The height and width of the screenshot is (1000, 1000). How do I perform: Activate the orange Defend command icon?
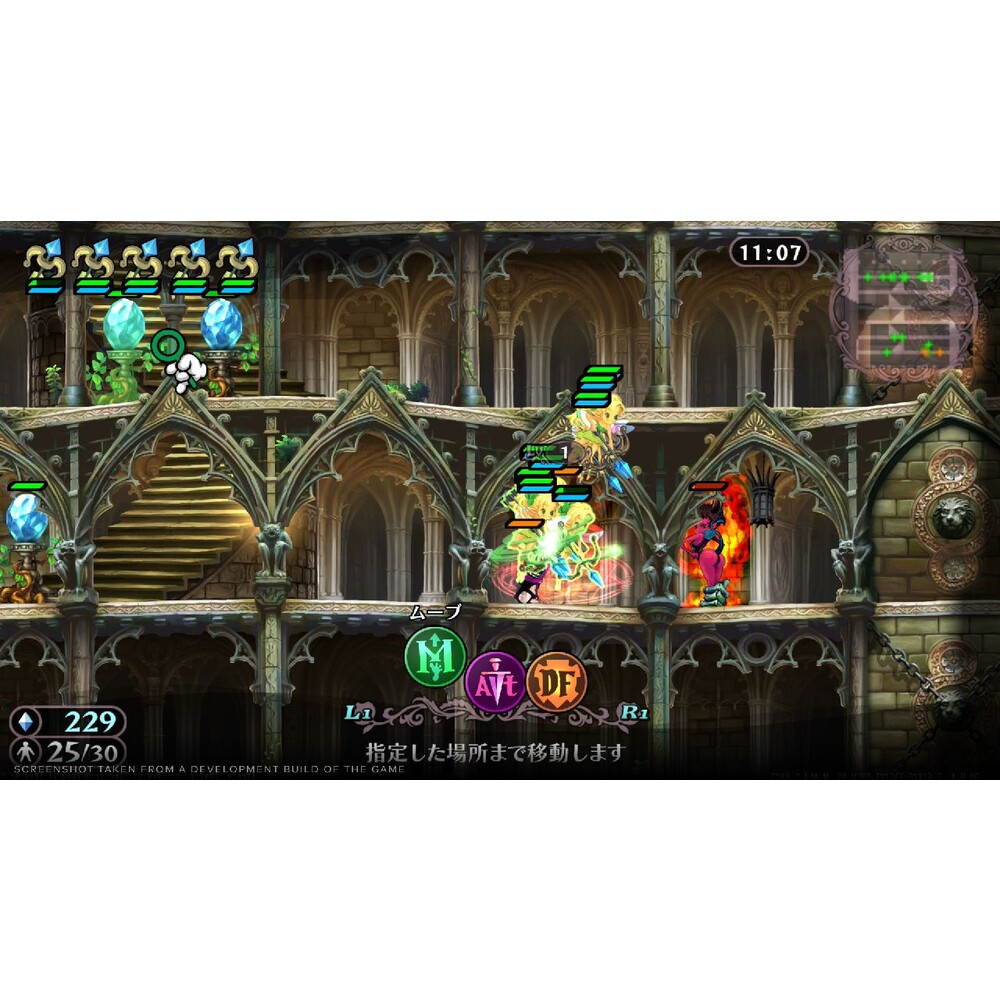[x=554, y=682]
